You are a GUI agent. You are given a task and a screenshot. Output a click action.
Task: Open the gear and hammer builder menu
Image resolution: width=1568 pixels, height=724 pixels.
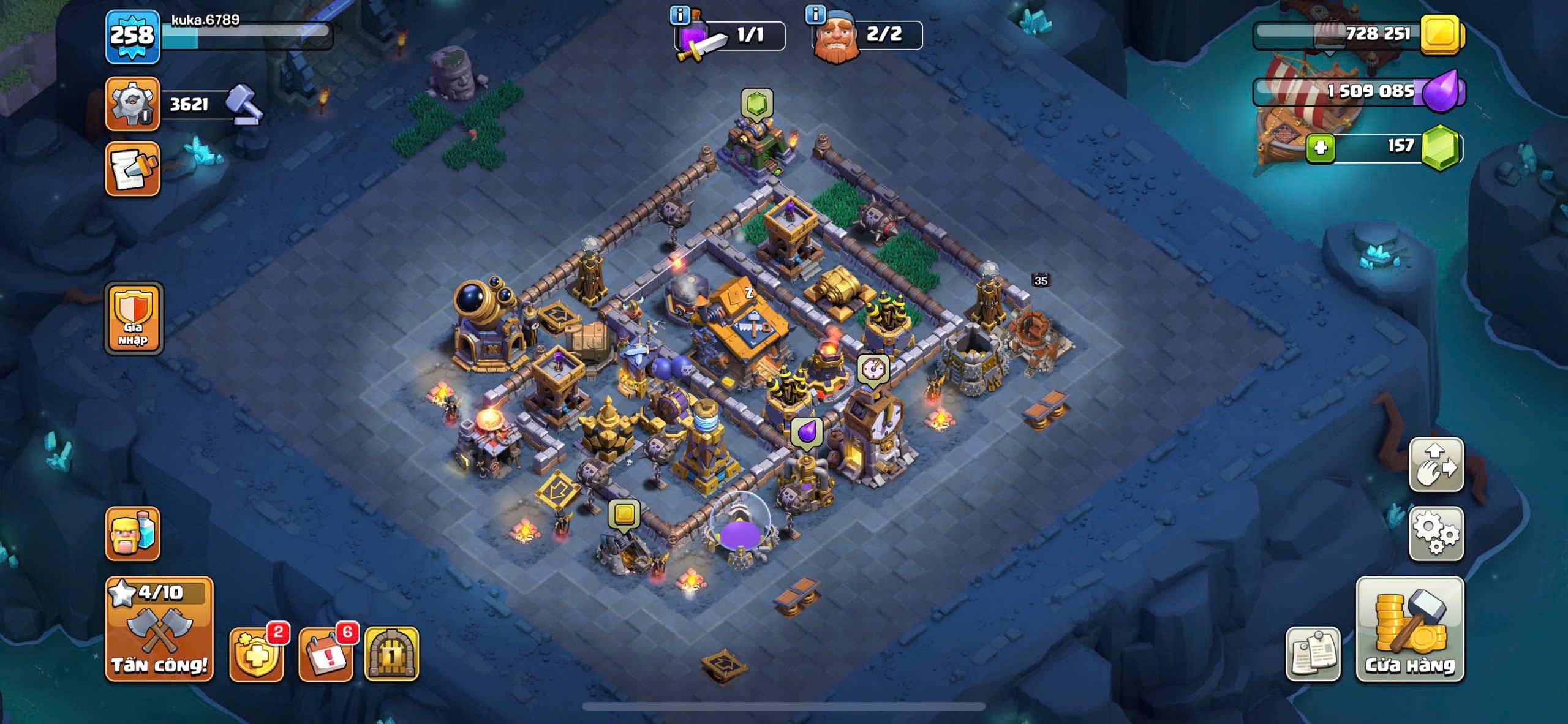tap(132, 104)
